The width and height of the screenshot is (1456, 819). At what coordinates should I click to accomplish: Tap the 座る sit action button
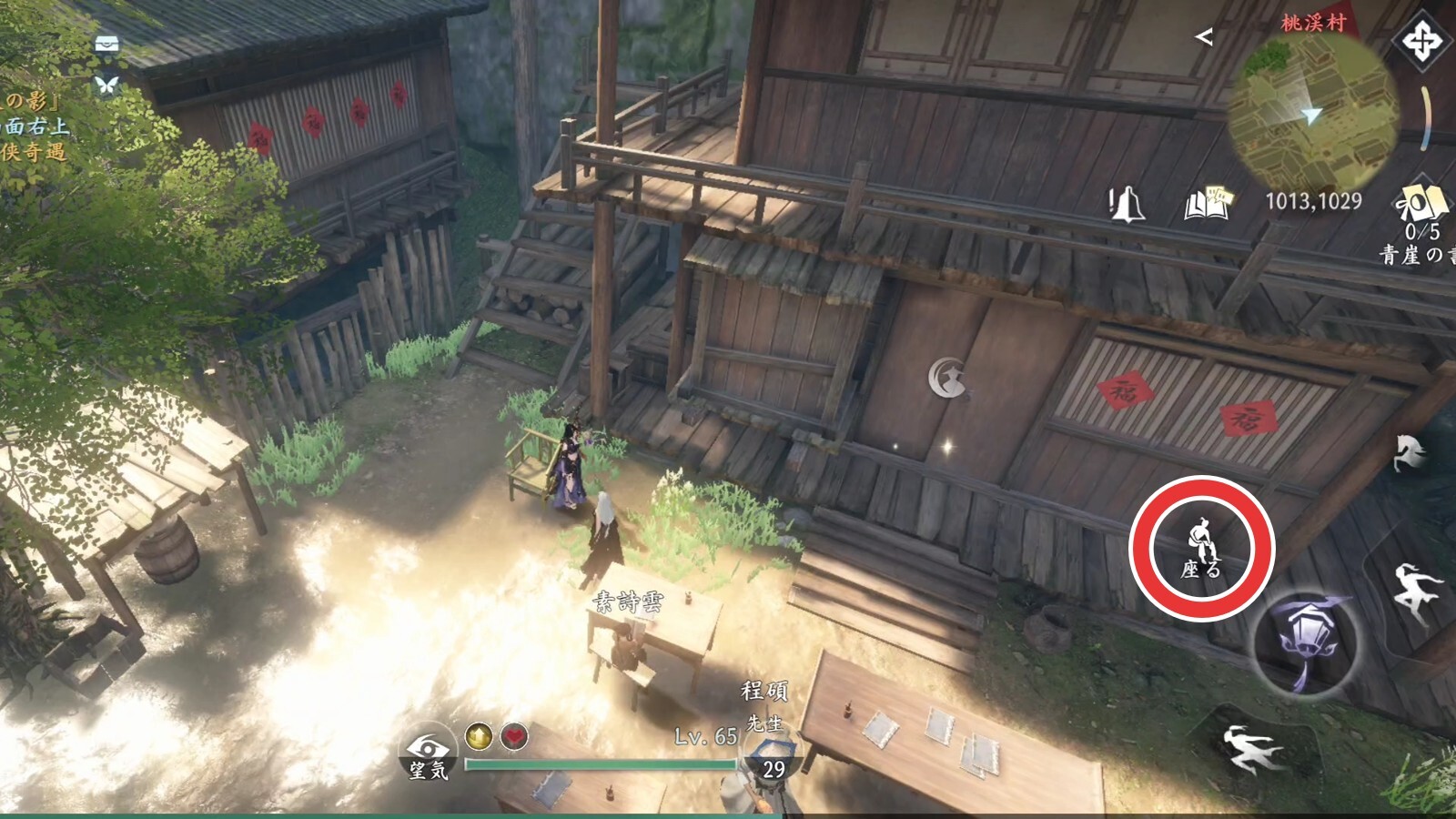click(x=1201, y=549)
